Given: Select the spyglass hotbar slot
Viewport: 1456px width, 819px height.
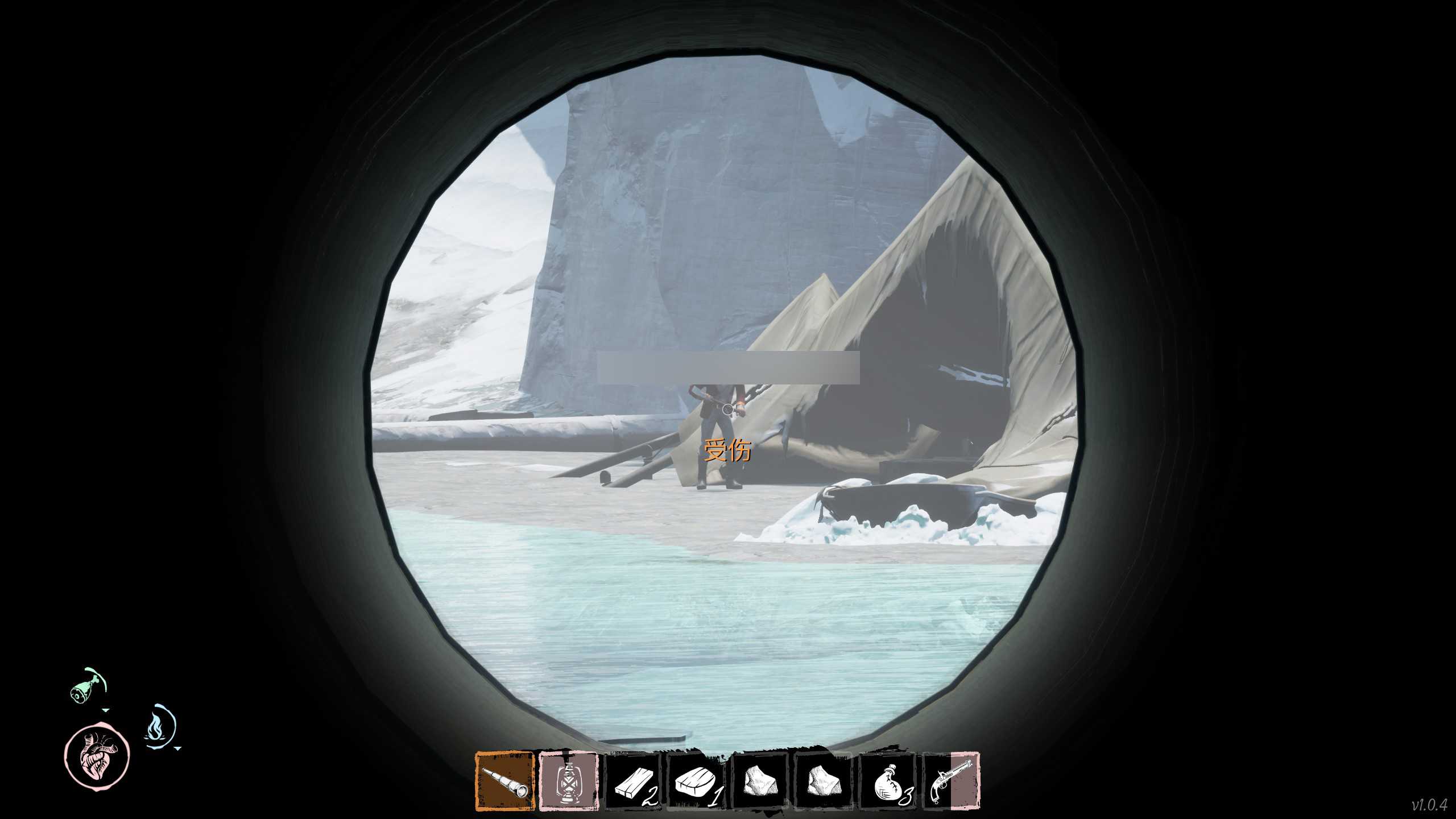Looking at the screenshot, I should [x=505, y=781].
